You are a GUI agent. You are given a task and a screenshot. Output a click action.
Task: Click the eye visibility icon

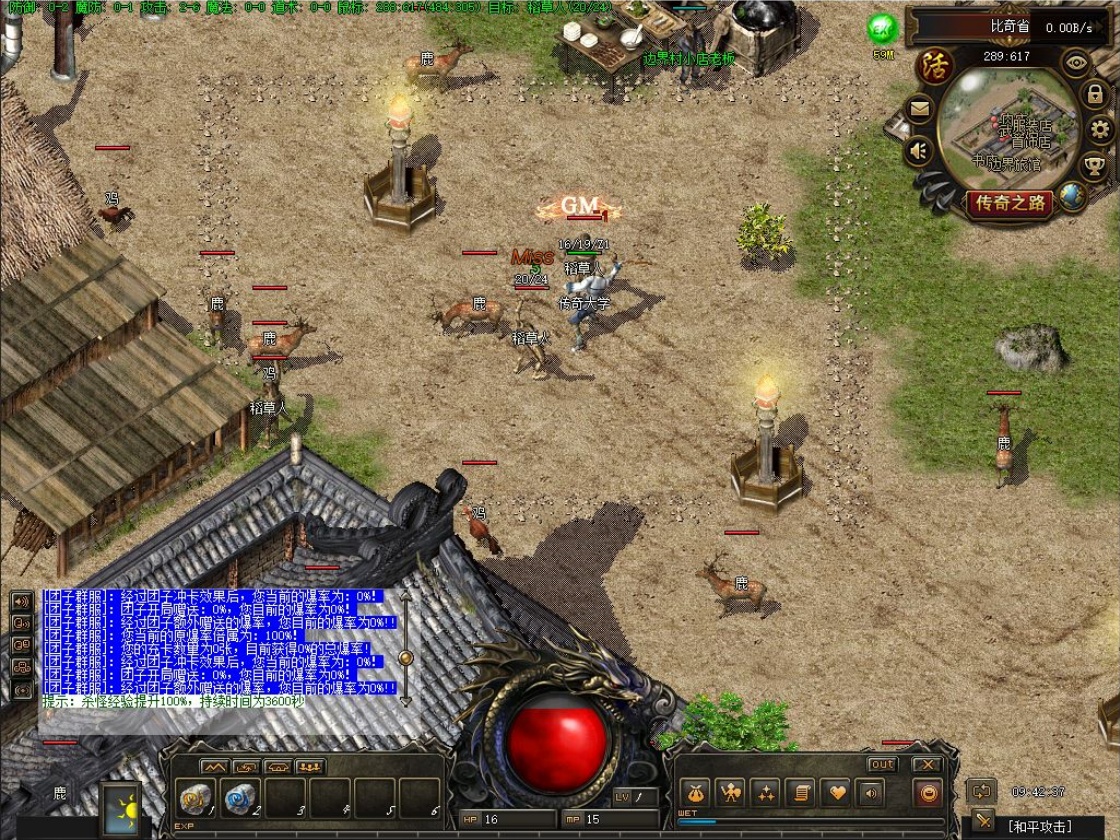pos(1075,63)
